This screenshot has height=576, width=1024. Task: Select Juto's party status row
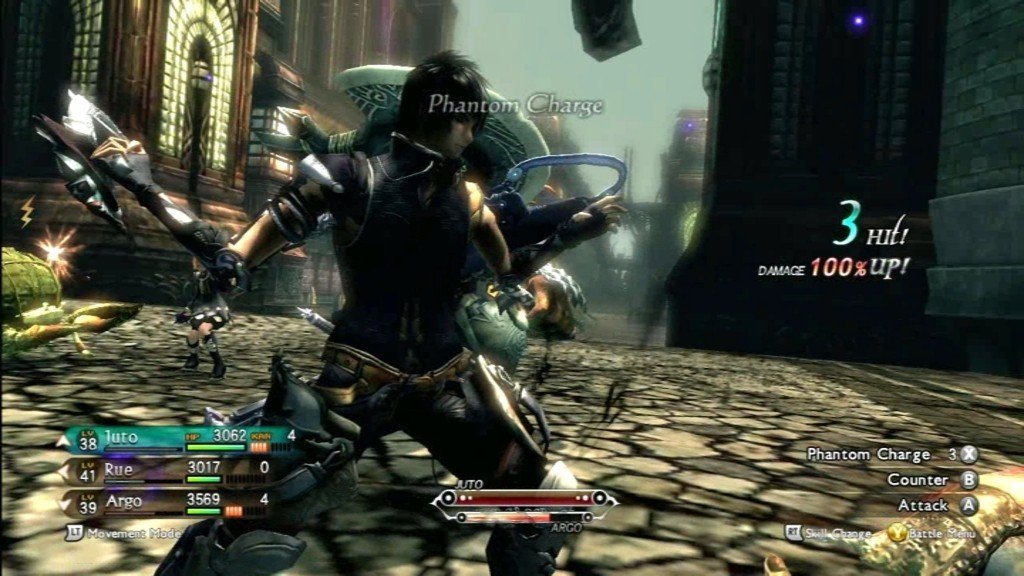pos(180,437)
